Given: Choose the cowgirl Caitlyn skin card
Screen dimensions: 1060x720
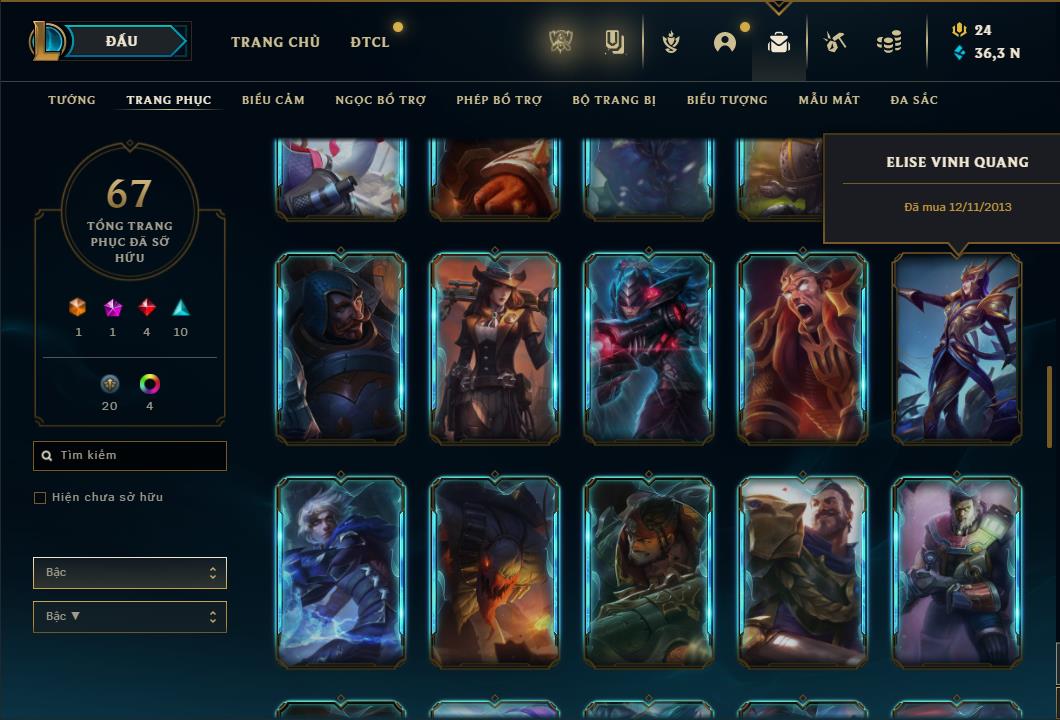Looking at the screenshot, I should point(495,347).
